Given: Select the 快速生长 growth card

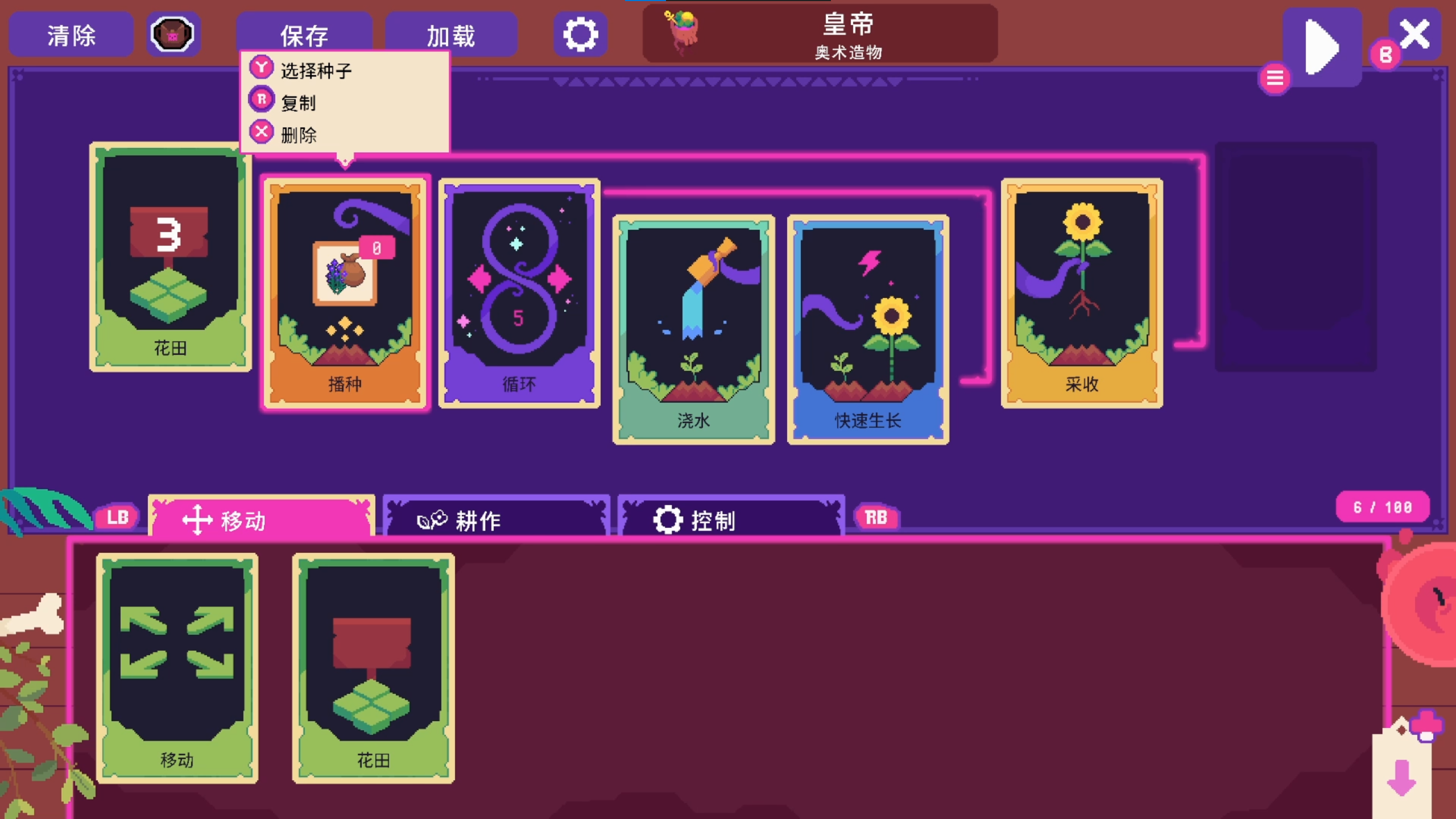Looking at the screenshot, I should tap(868, 330).
